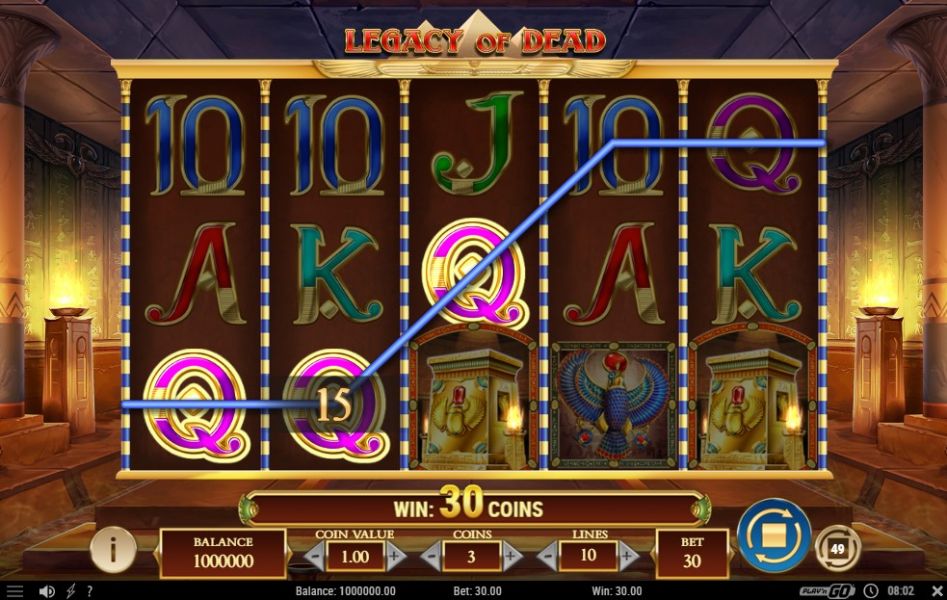Reduce the number of coins

click(431, 555)
